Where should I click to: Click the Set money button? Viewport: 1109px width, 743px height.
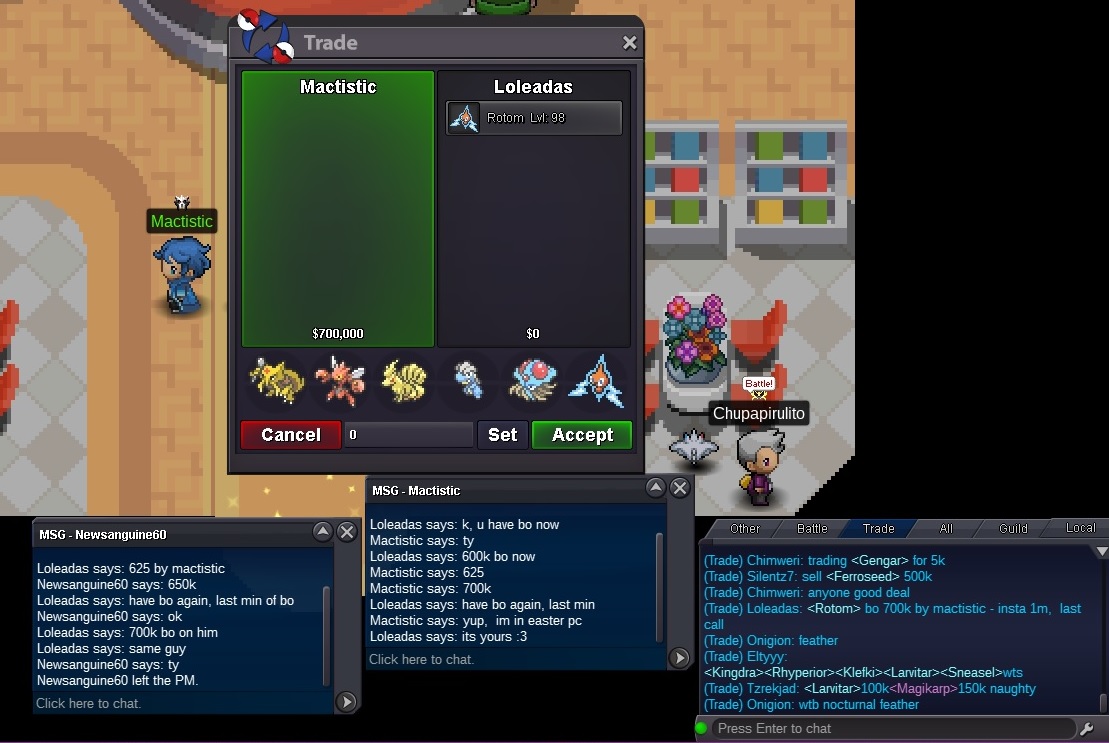click(502, 435)
